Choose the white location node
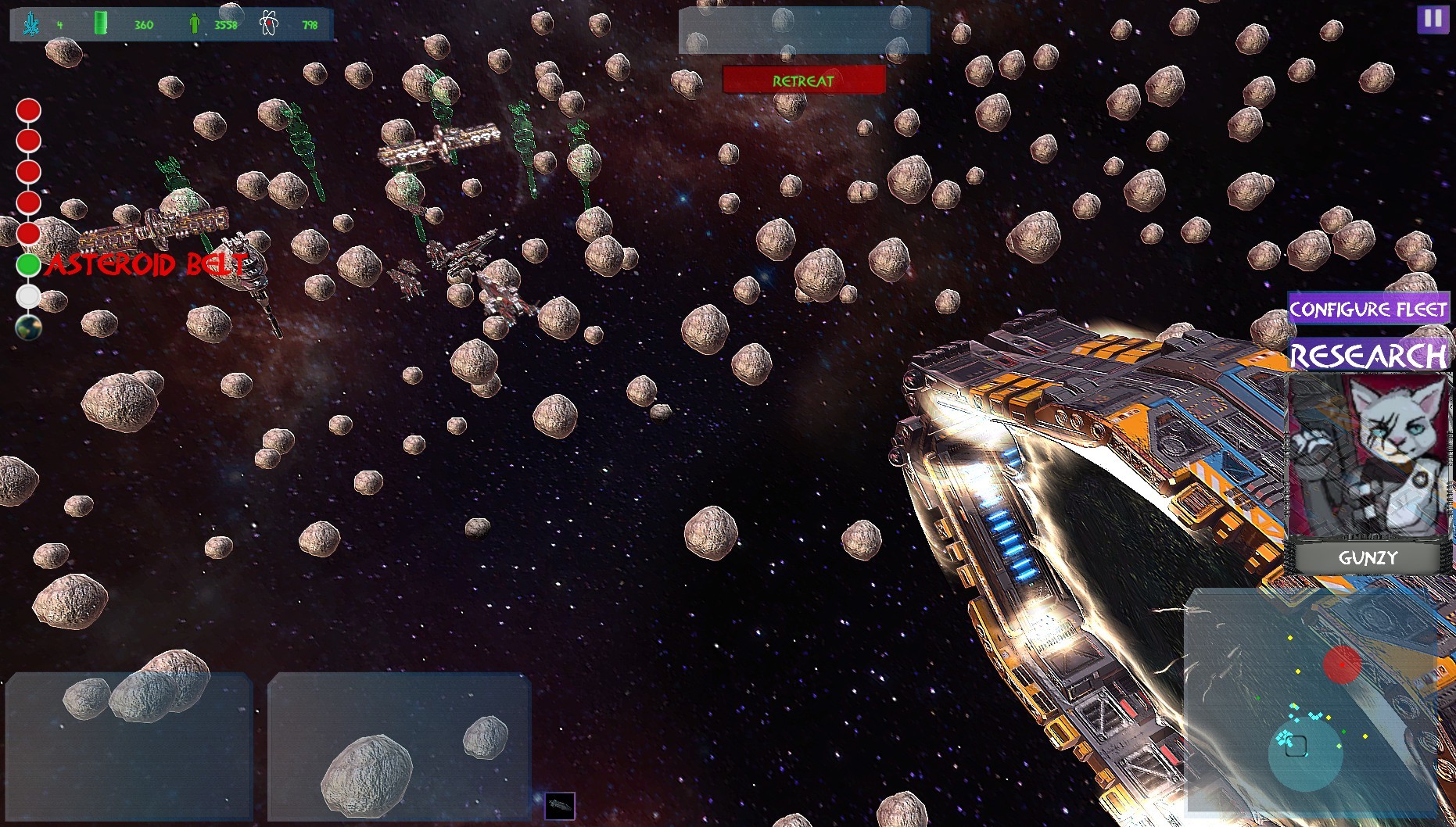This screenshot has height=827, width=1456. pos(29,296)
